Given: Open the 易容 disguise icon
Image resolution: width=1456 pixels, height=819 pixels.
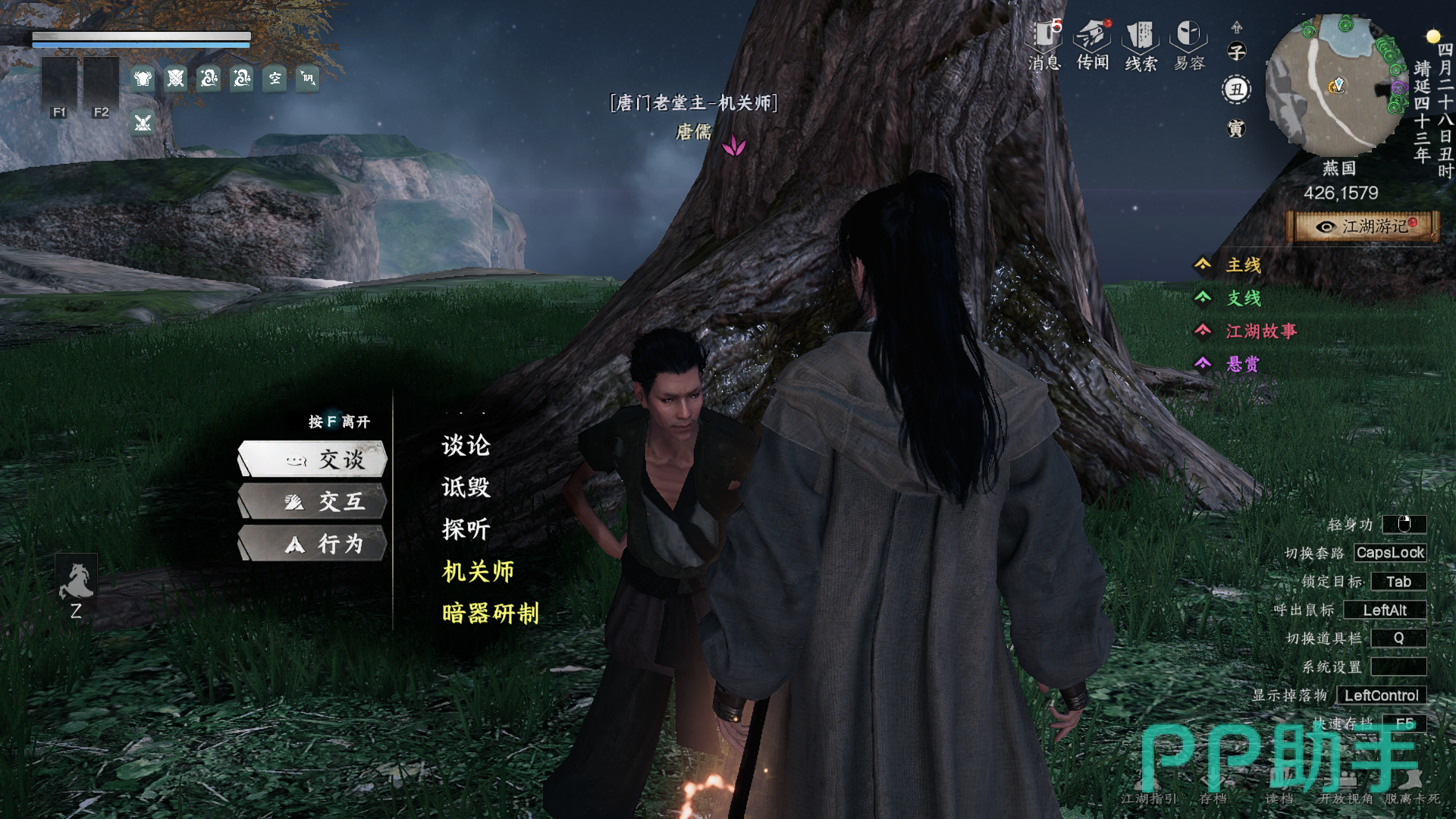Looking at the screenshot, I should [1189, 45].
